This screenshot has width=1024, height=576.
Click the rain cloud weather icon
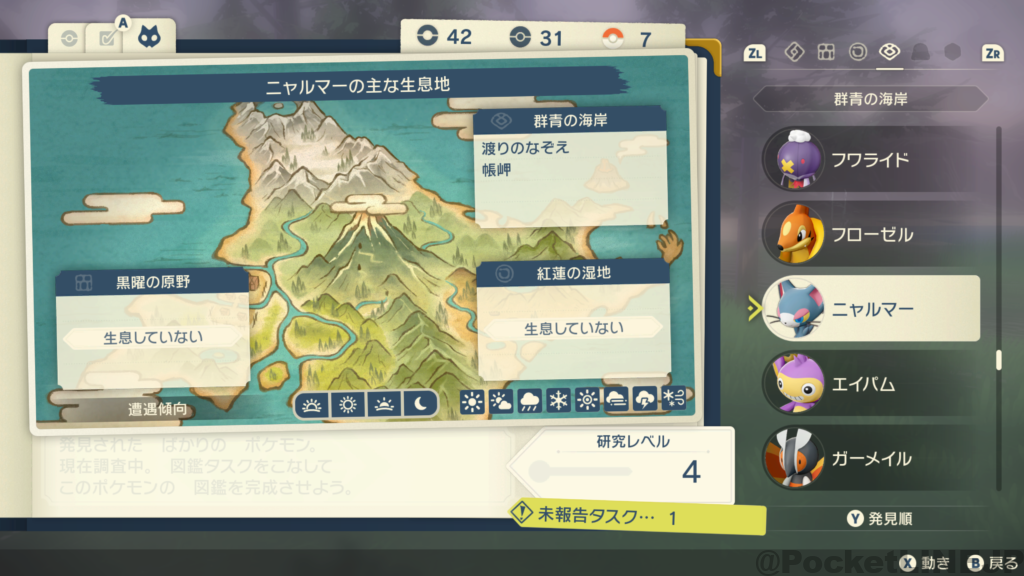coord(530,402)
